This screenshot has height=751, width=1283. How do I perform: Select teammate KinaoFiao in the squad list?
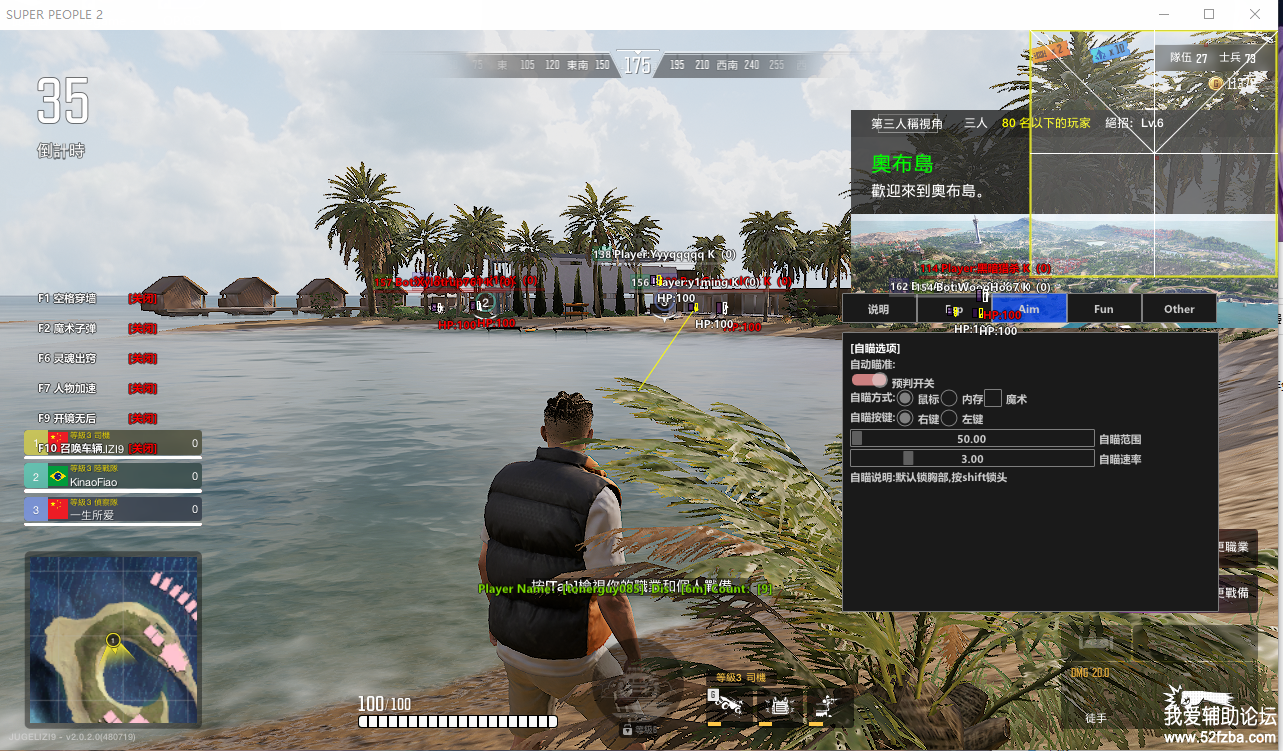pyautogui.click(x=113, y=477)
